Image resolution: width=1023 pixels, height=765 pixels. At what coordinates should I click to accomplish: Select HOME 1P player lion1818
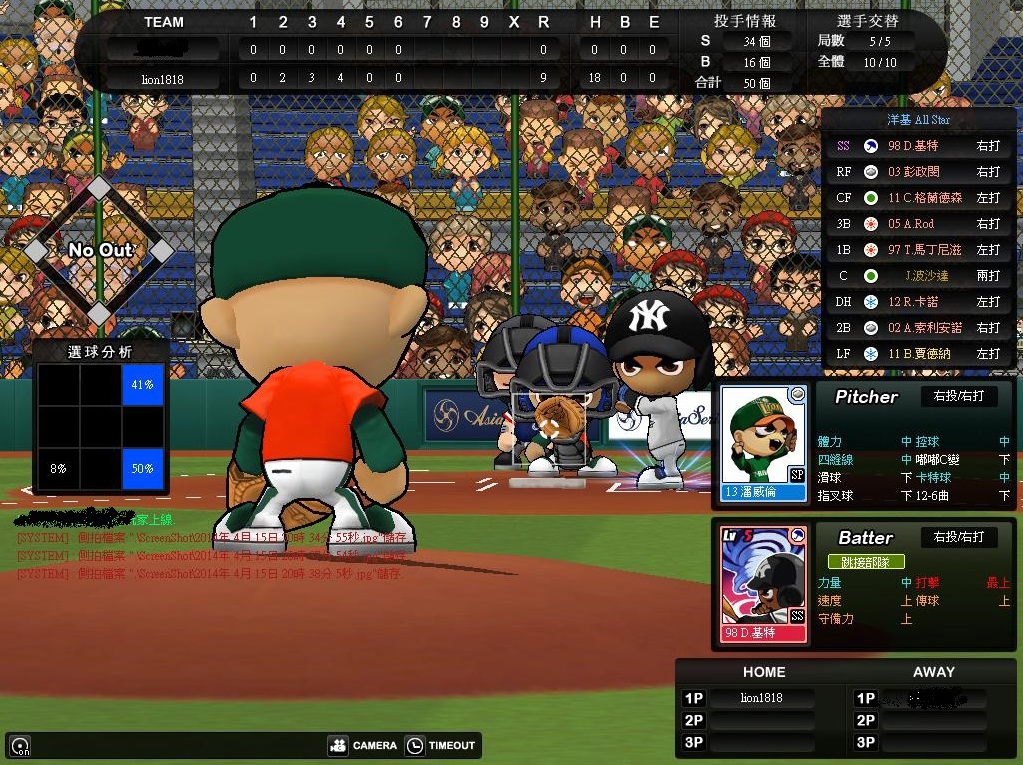point(761,698)
